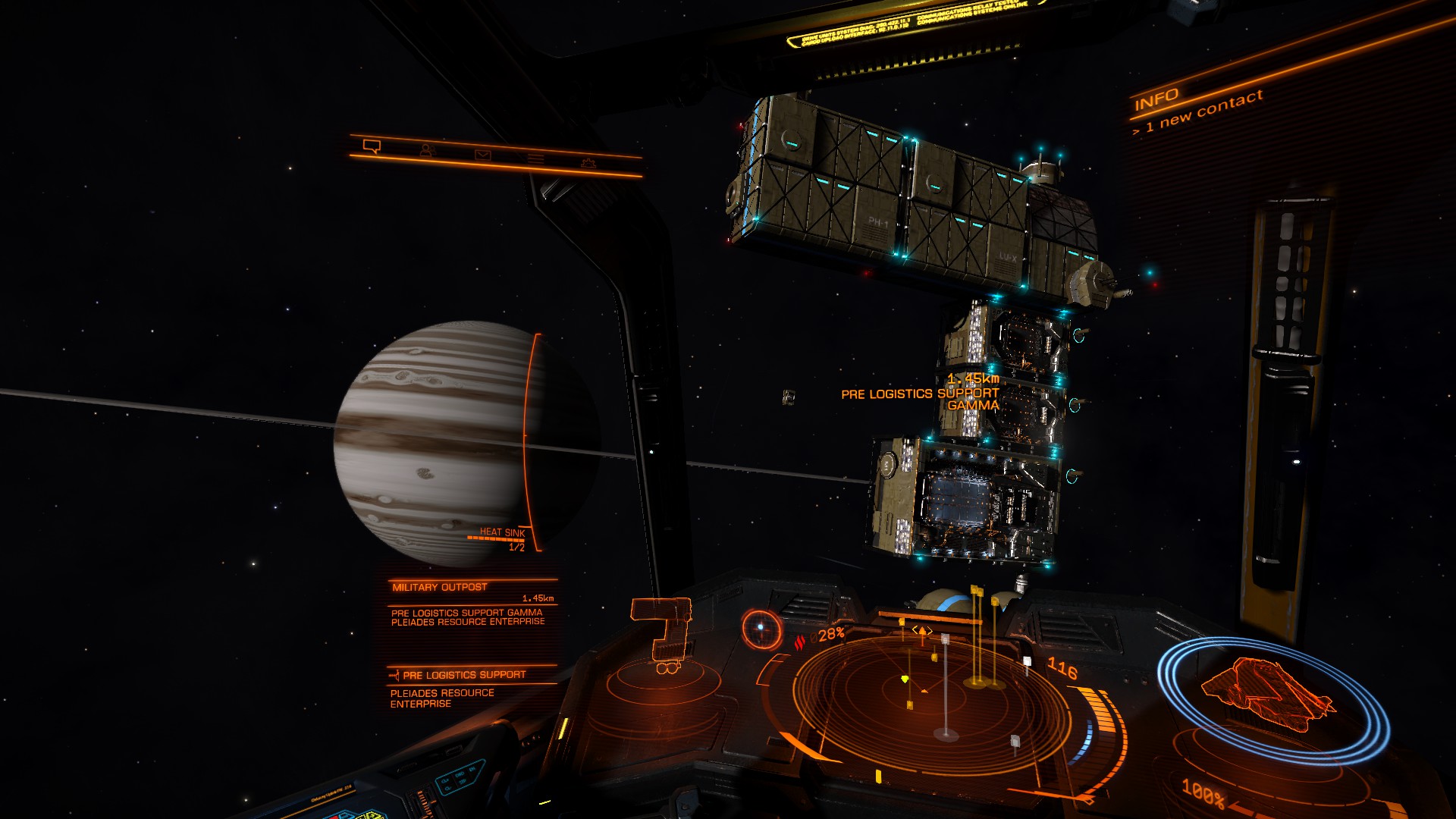The image size is (1456, 819).
Task: Open the inbox envelope tab
Action: (483, 155)
